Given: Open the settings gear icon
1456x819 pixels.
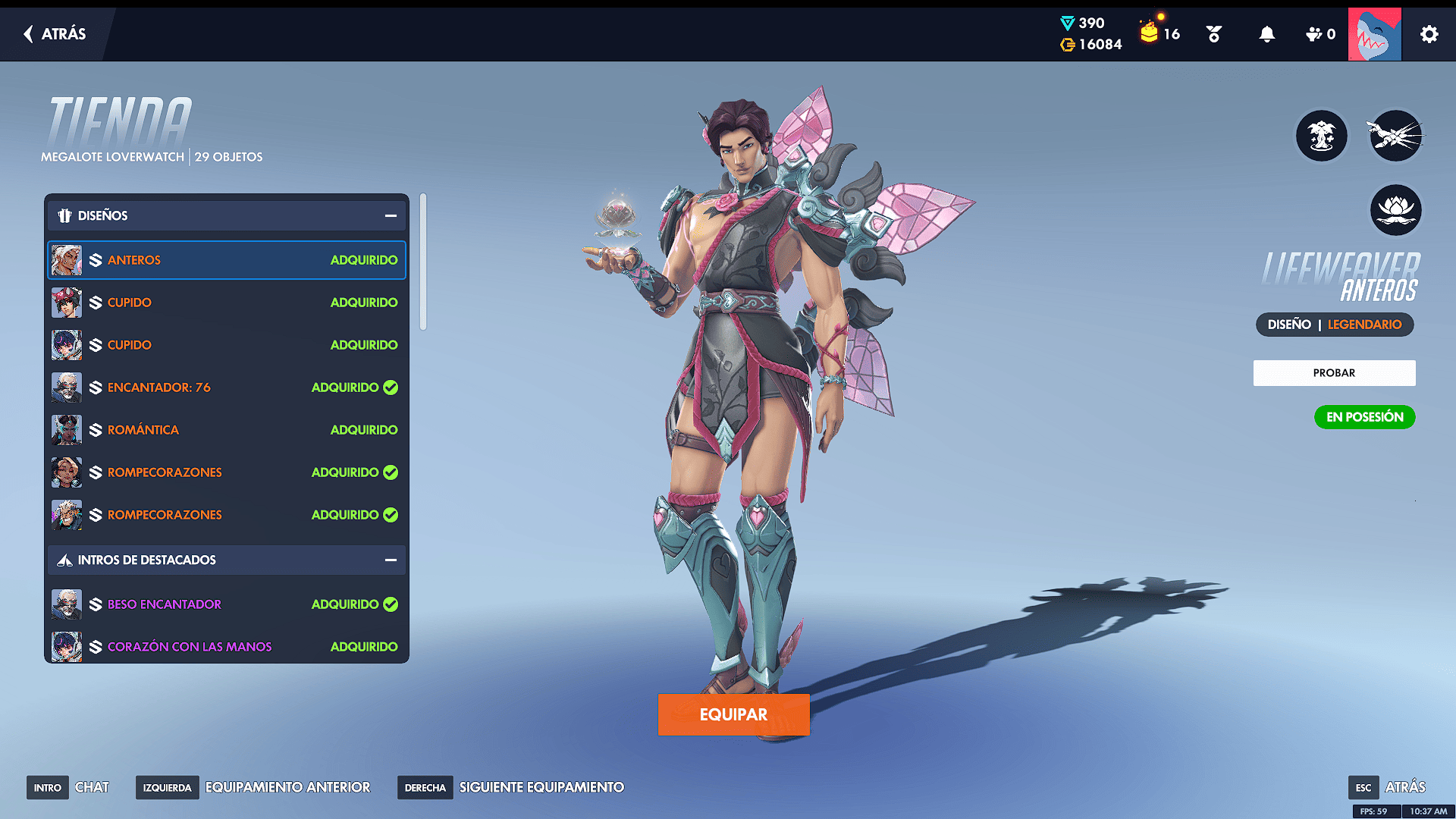Looking at the screenshot, I should 1429,34.
